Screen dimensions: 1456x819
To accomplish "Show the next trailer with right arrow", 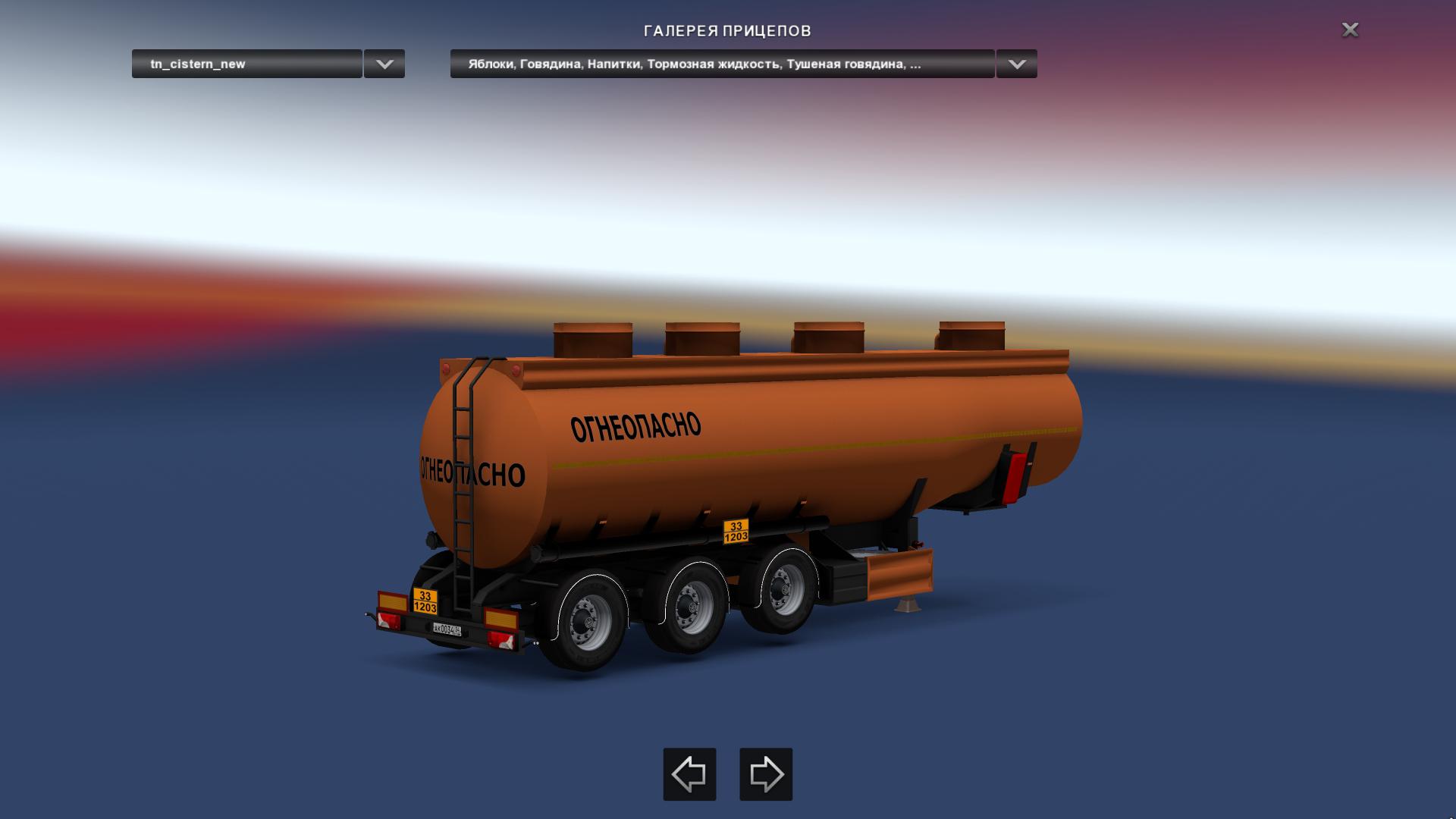I will (x=766, y=774).
